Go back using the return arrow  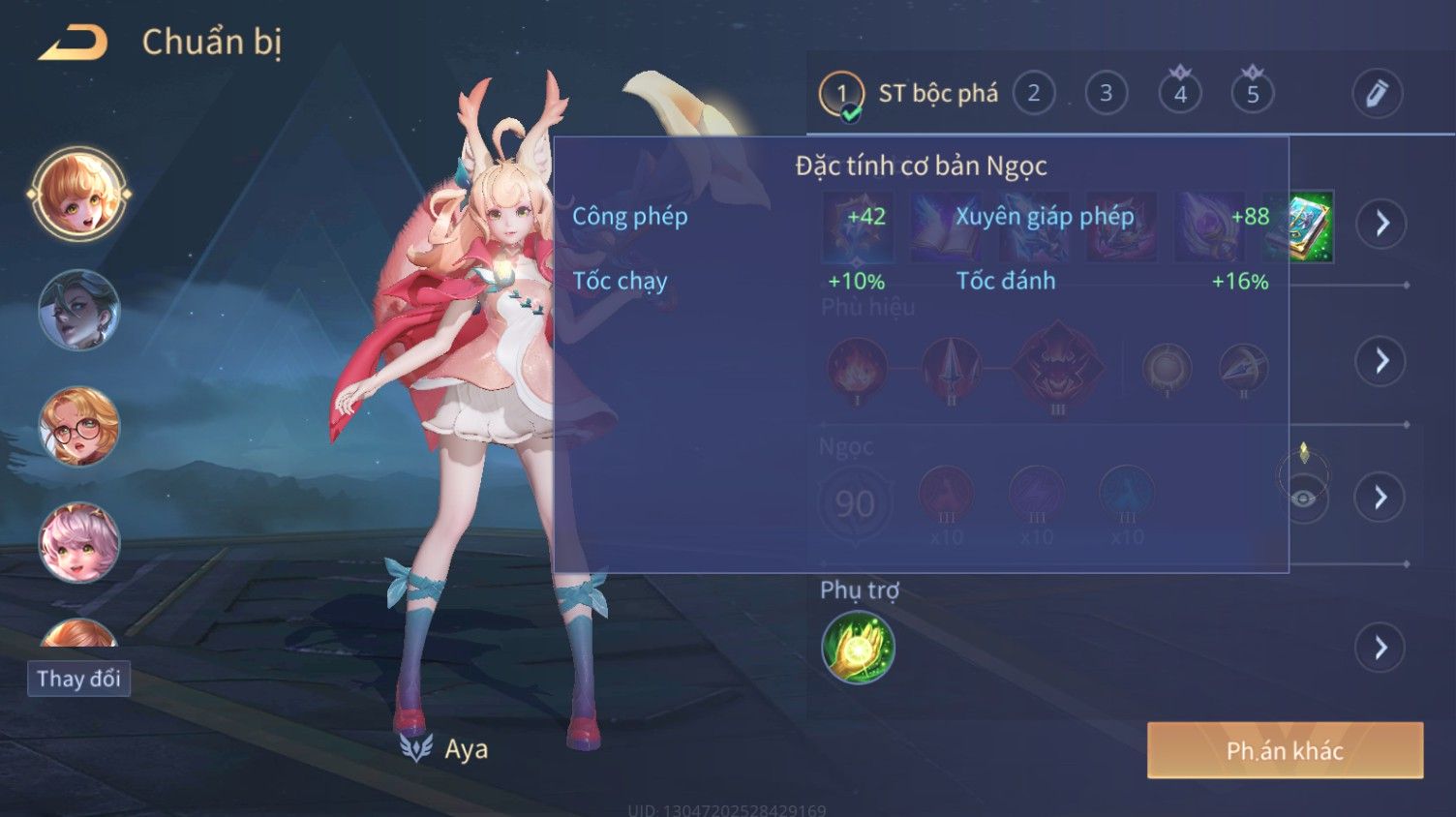pyautogui.click(x=74, y=43)
